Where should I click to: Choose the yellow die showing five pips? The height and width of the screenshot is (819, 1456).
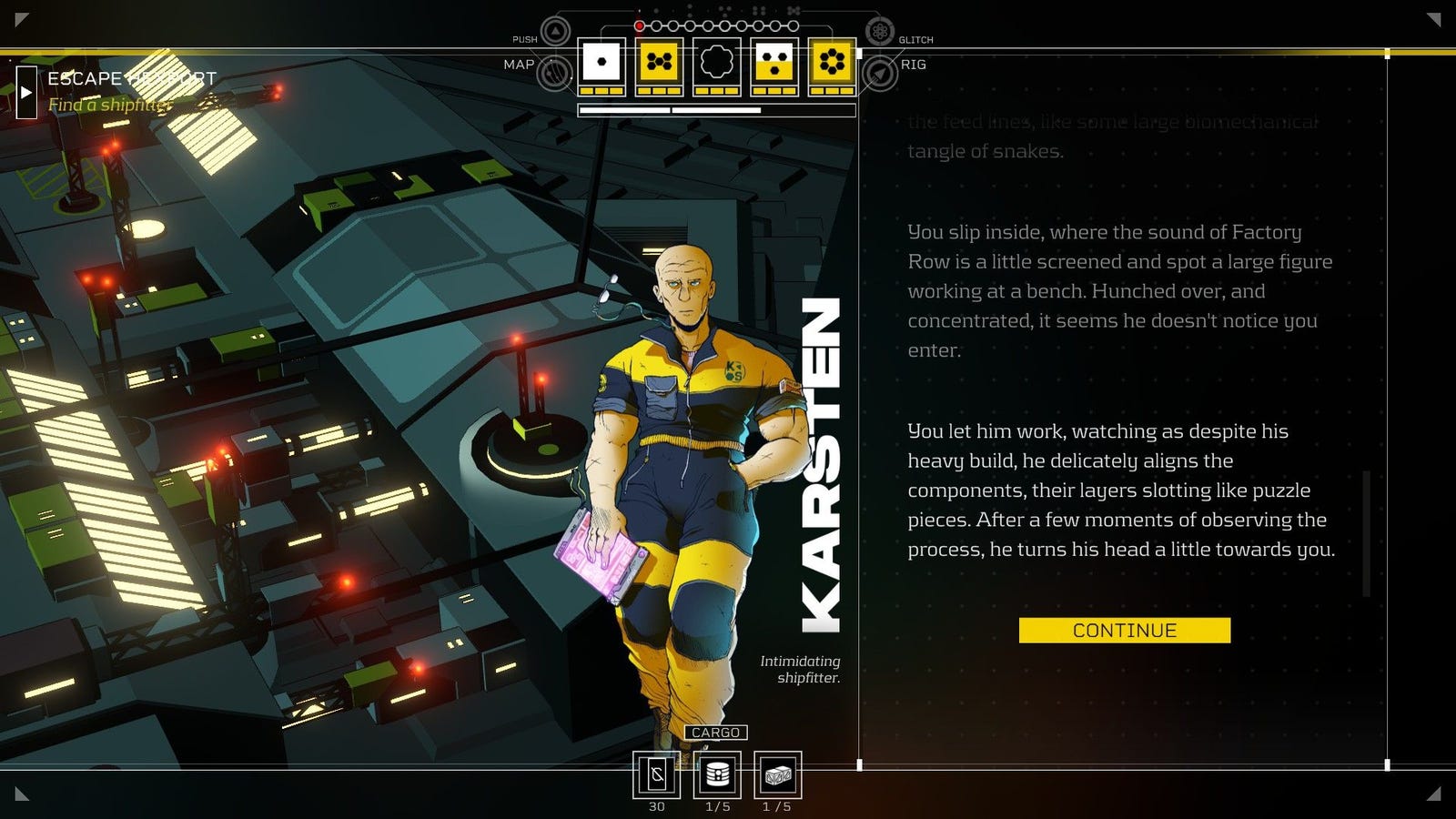(x=659, y=63)
